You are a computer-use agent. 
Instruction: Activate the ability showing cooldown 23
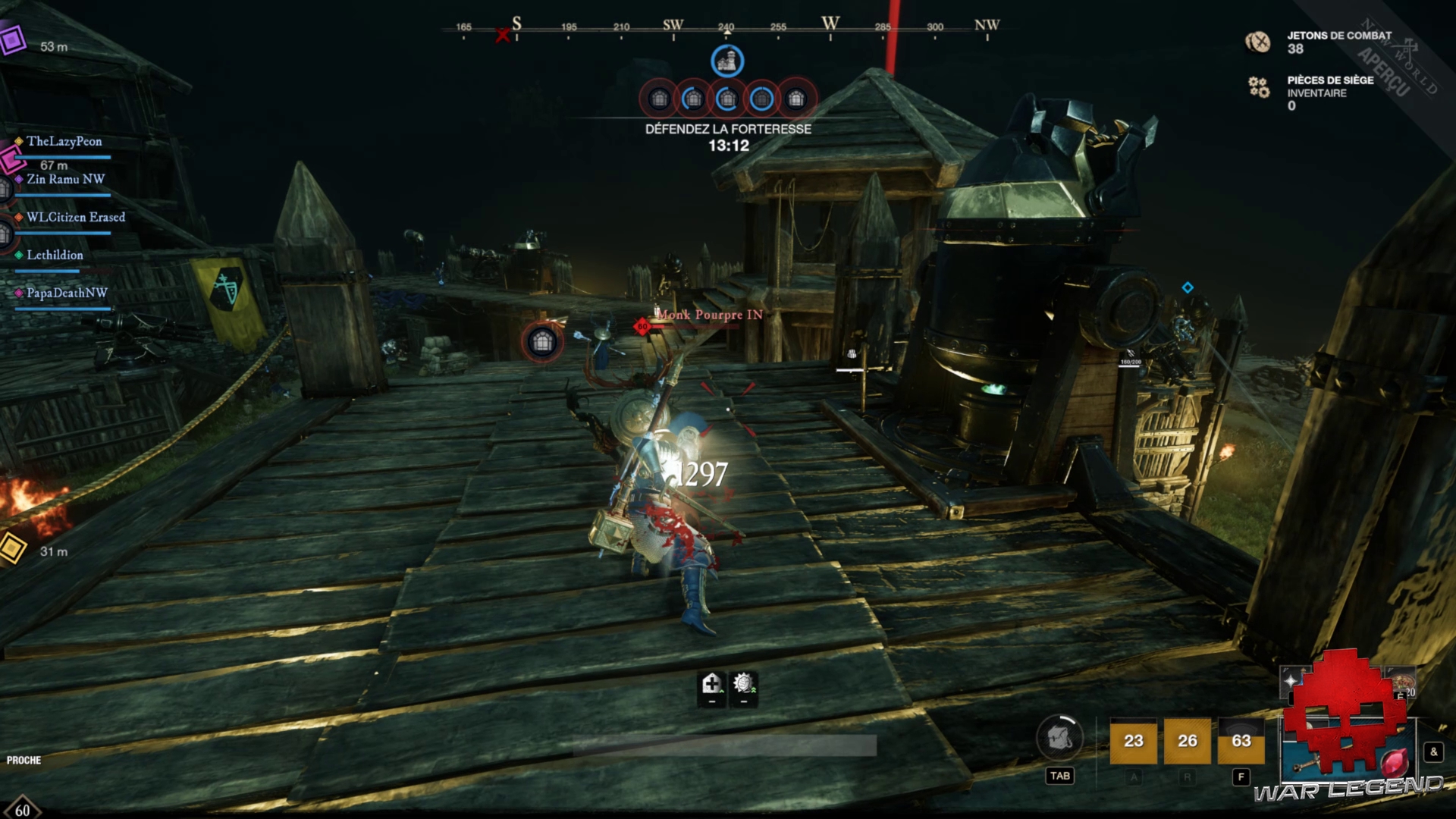click(1133, 741)
